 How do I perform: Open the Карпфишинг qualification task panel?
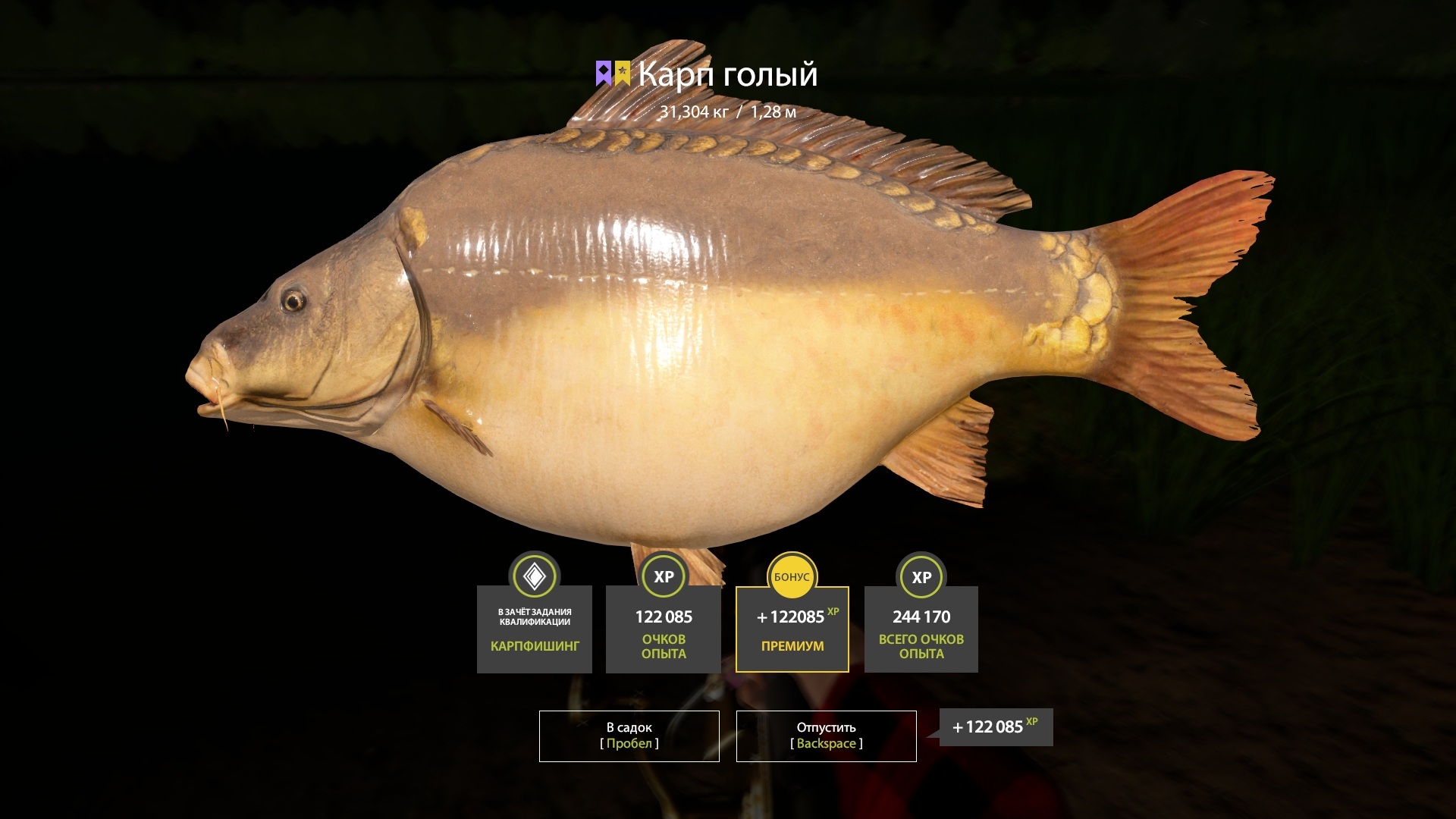coord(534,629)
